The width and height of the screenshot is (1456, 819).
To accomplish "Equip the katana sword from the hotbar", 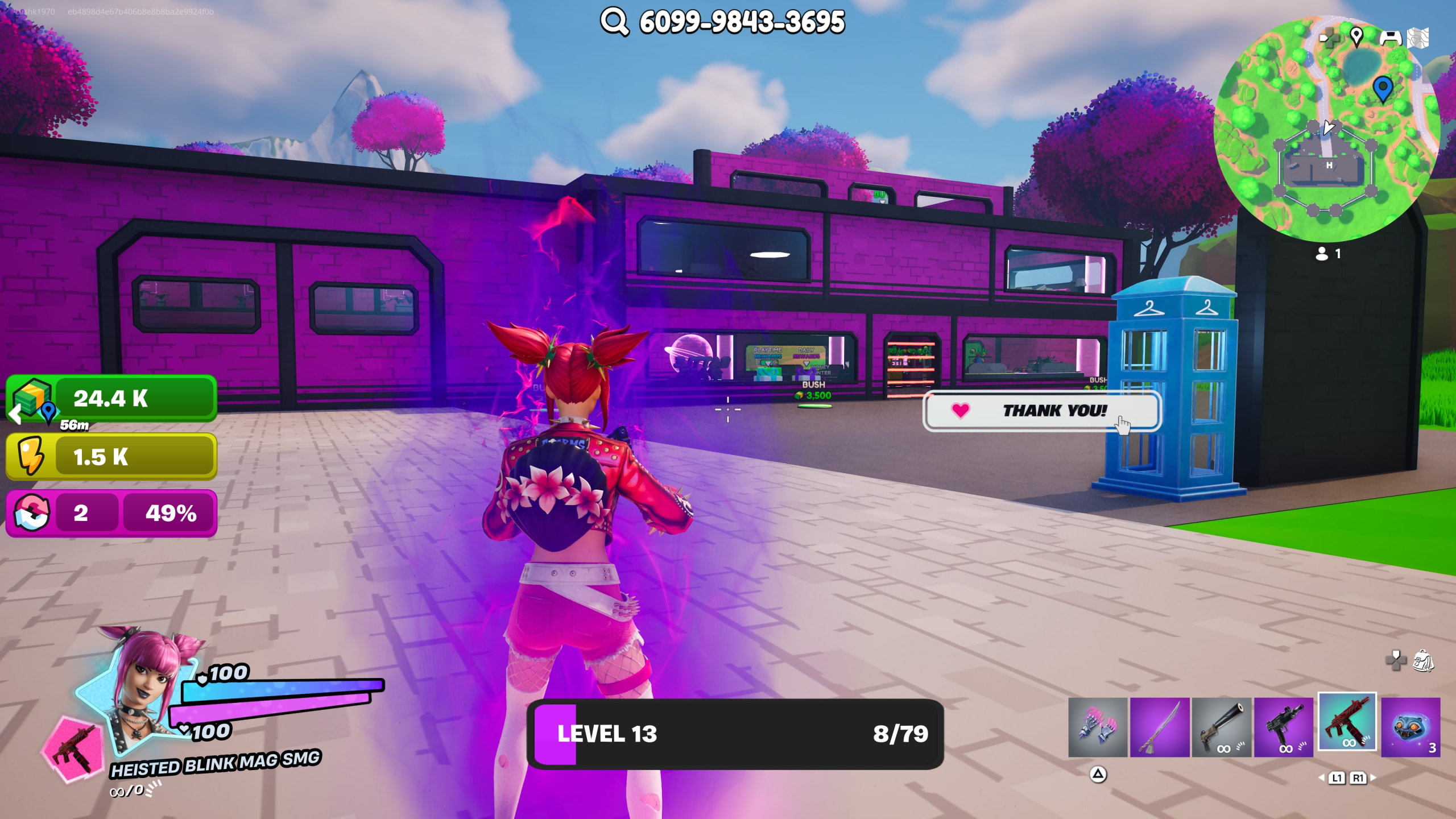I will (x=1159, y=727).
